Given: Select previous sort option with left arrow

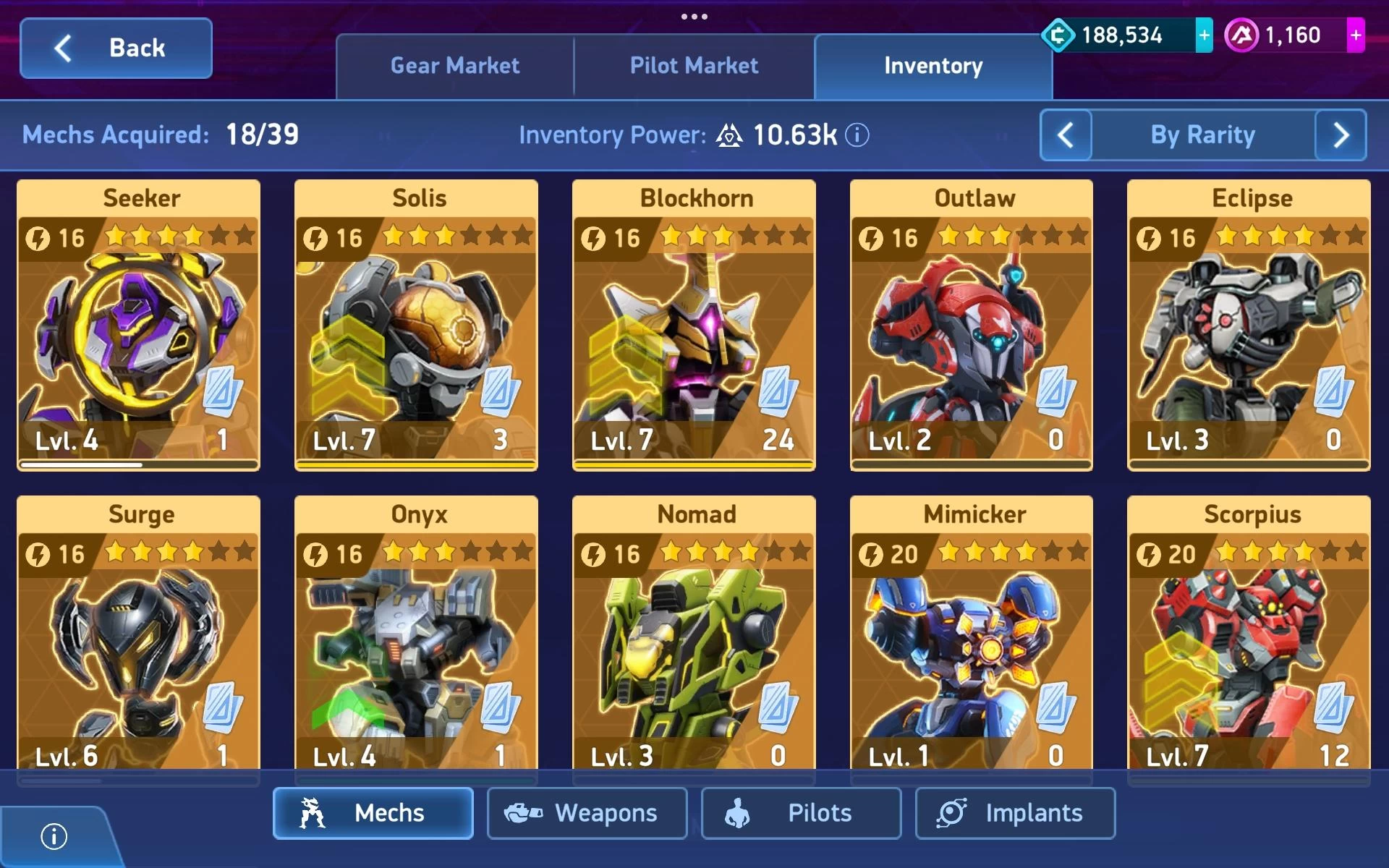Looking at the screenshot, I should (x=1065, y=135).
